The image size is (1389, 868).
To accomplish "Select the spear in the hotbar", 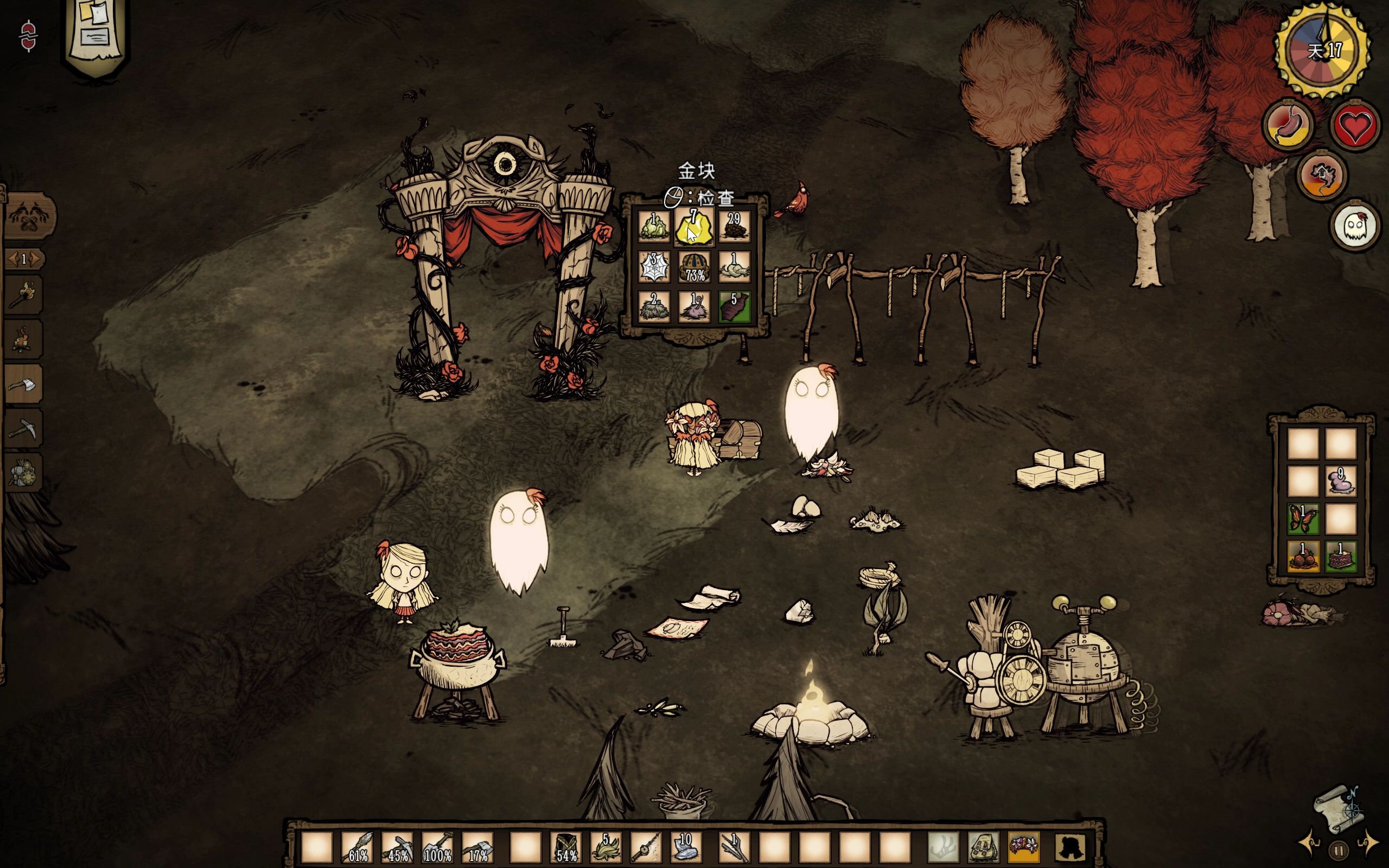I will point(358,847).
